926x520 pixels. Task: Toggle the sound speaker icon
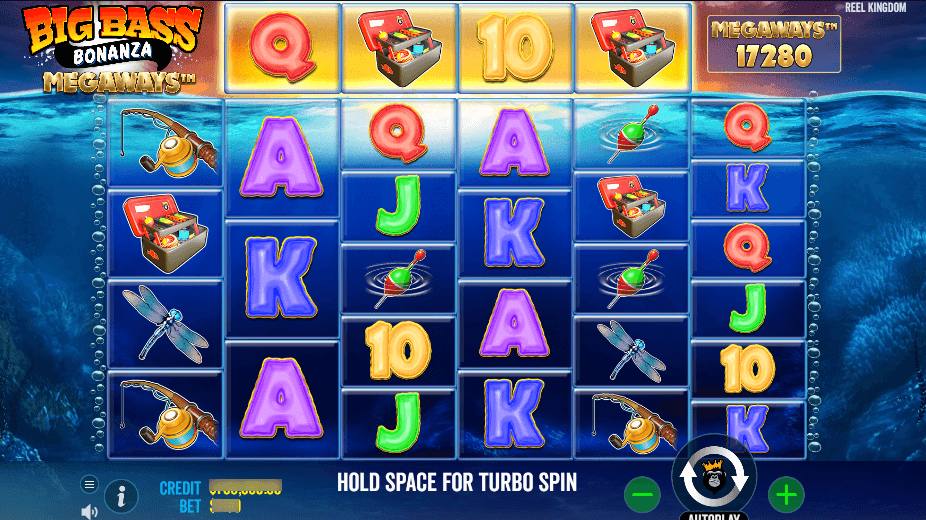pos(89,511)
